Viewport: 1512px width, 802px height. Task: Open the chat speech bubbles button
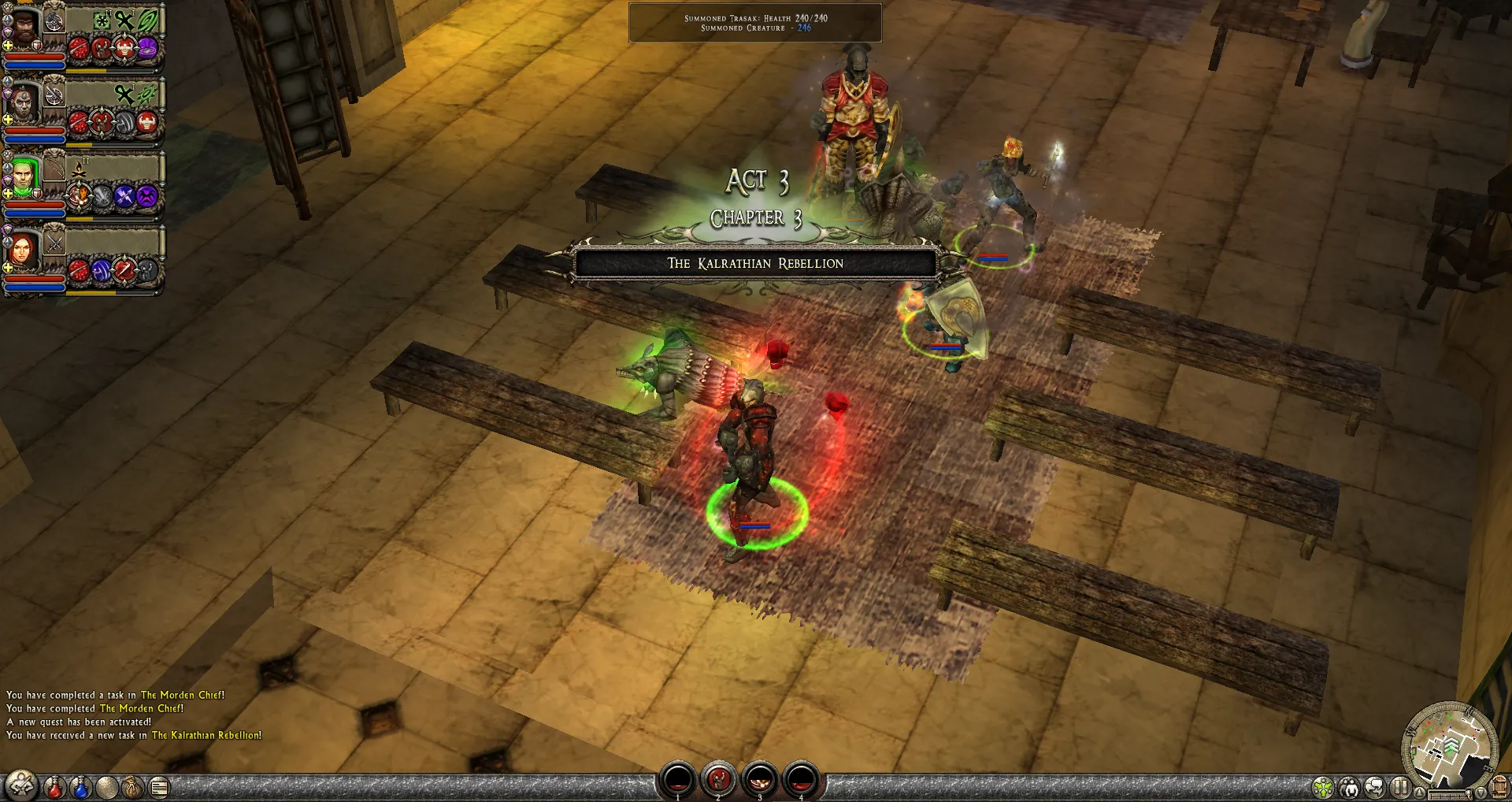(x=1375, y=787)
